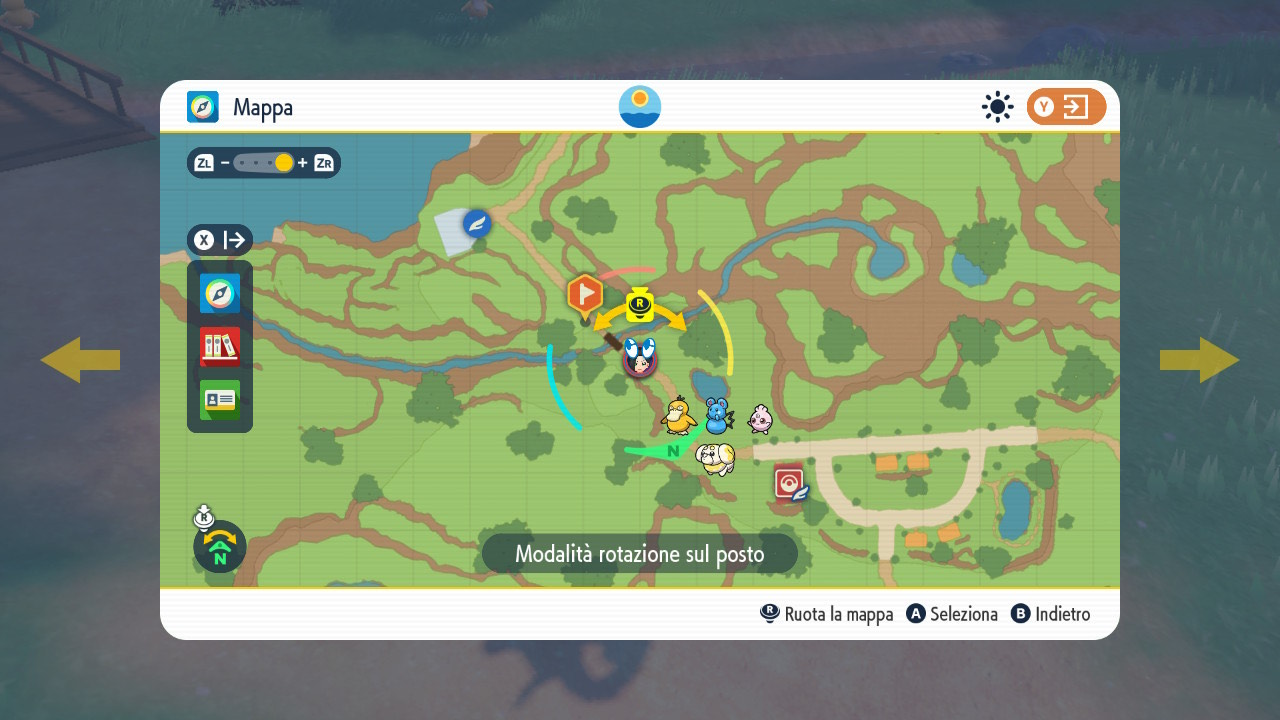Go to the previous app with left arrow
Screen dimensions: 1280x720
tap(80, 360)
